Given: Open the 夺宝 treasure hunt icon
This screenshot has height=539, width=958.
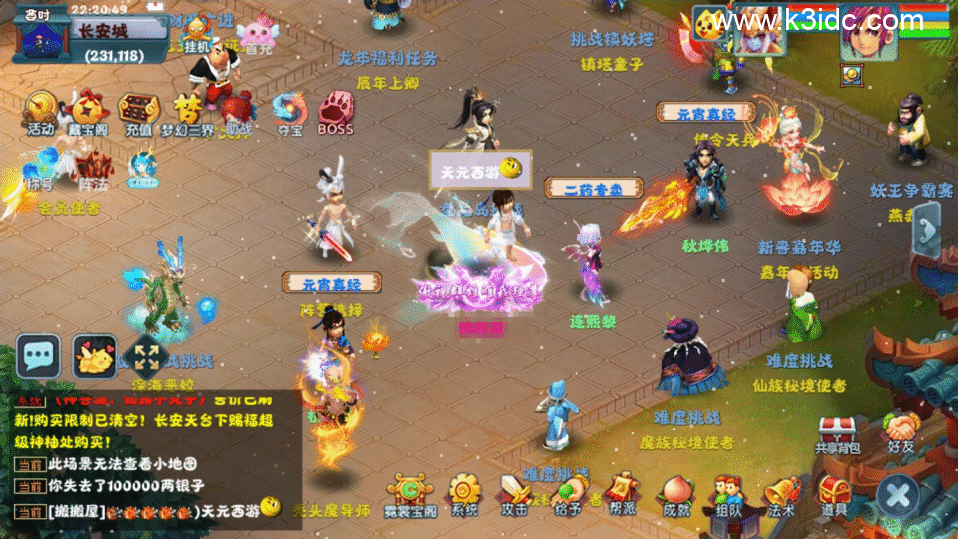Looking at the screenshot, I should (289, 111).
